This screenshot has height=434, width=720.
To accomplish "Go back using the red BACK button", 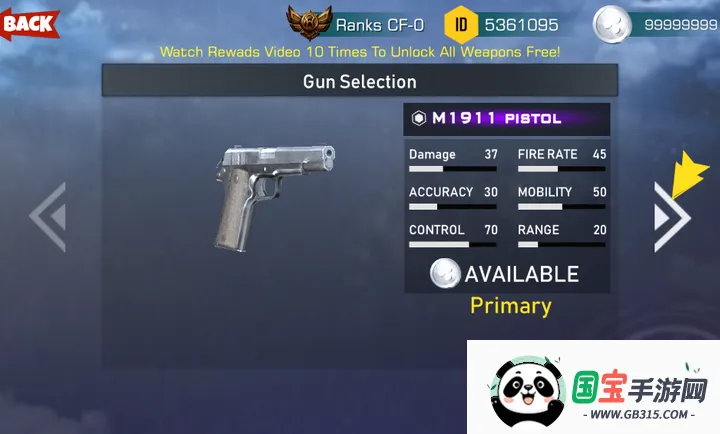I will click(29, 22).
